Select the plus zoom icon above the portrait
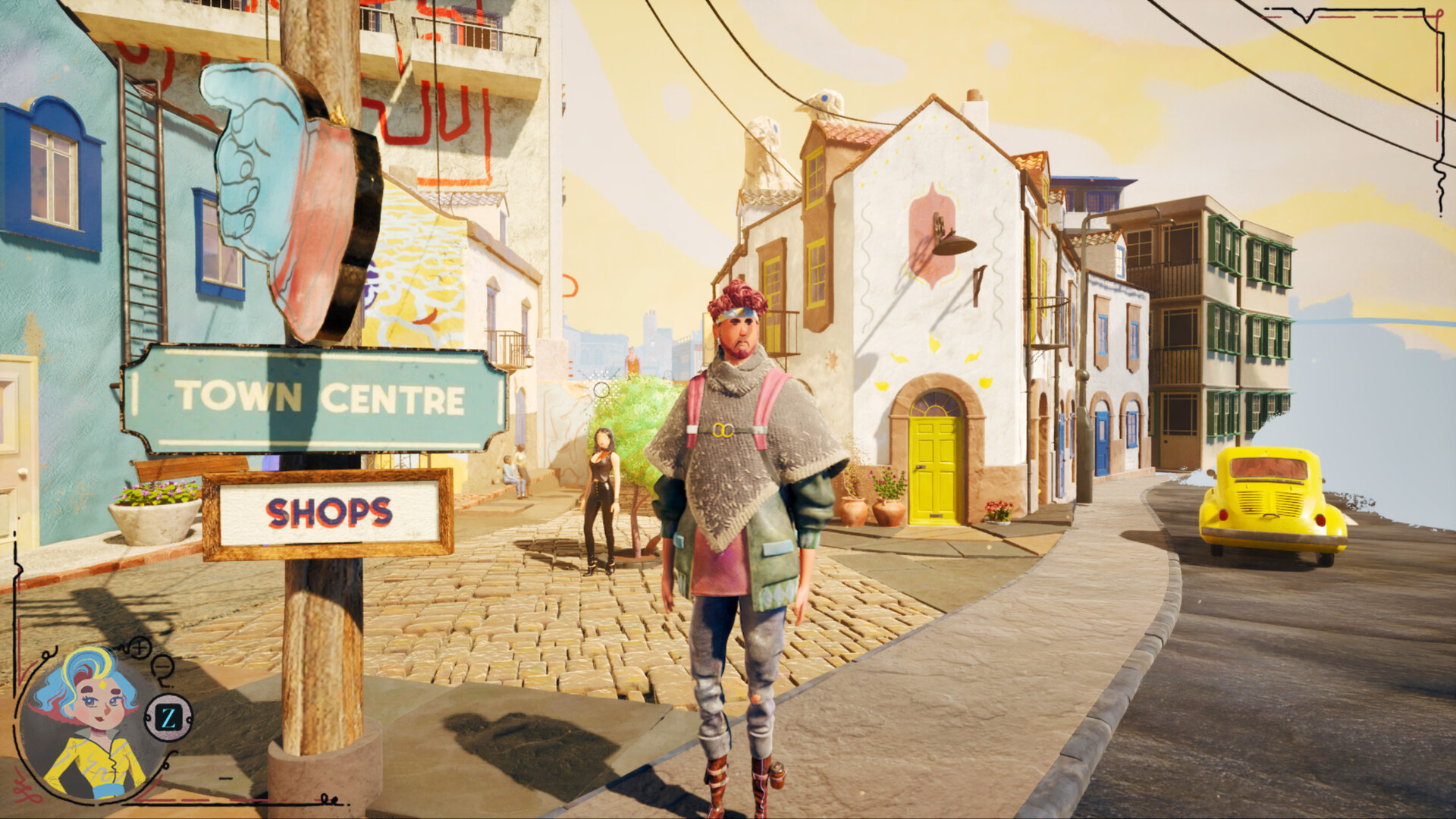 pos(140,647)
